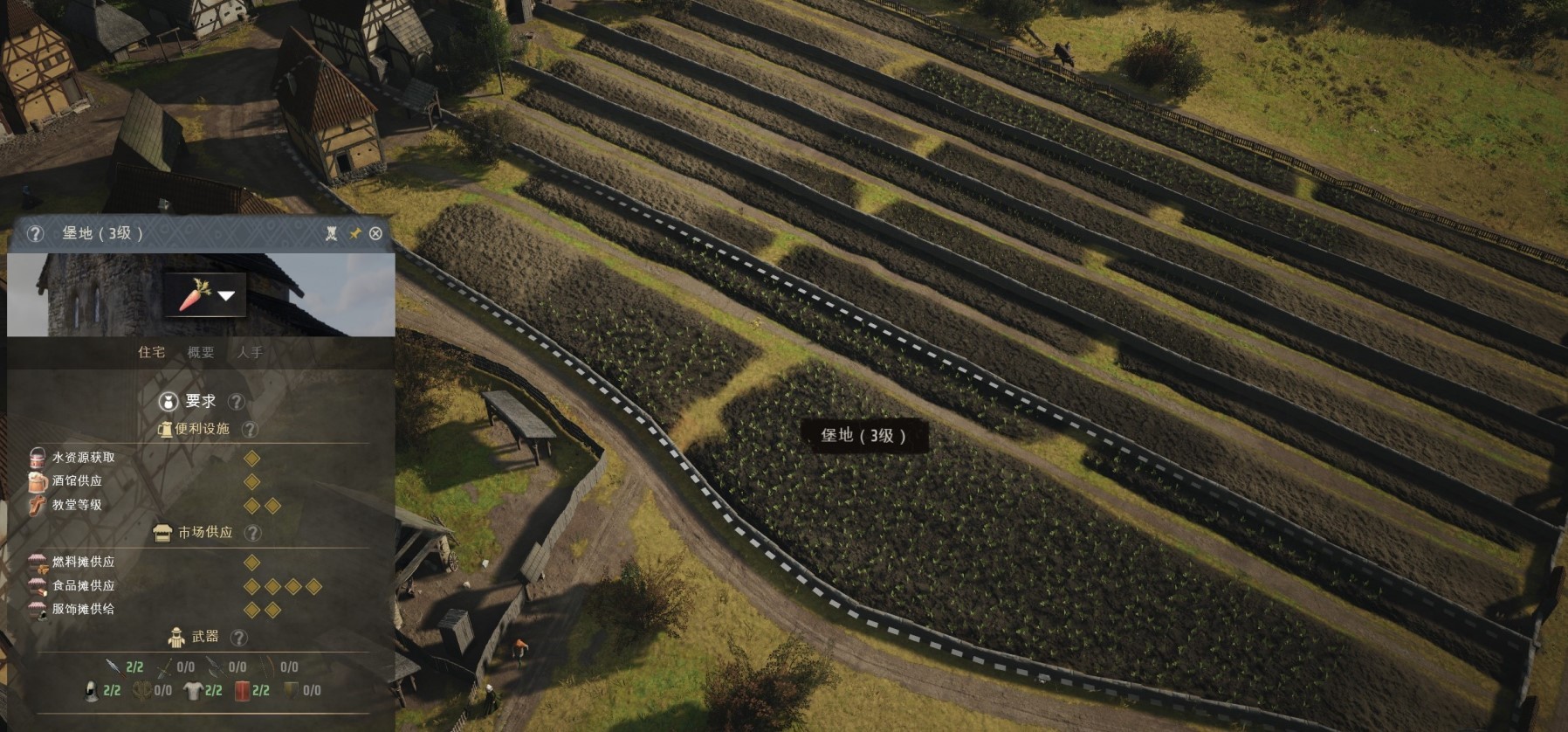Show help for 便利设施 section
The height and width of the screenshot is (732, 1568).
(x=250, y=429)
